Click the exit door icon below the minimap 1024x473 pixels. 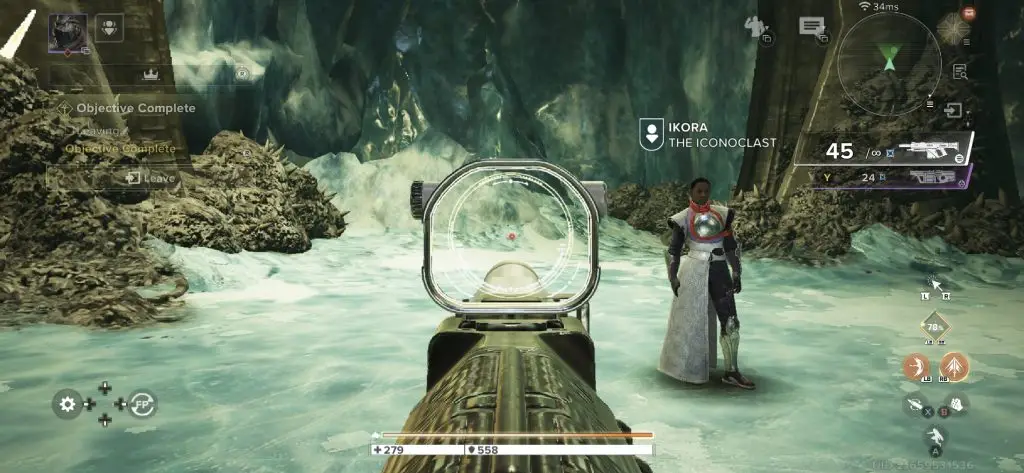pyautogui.click(x=957, y=110)
